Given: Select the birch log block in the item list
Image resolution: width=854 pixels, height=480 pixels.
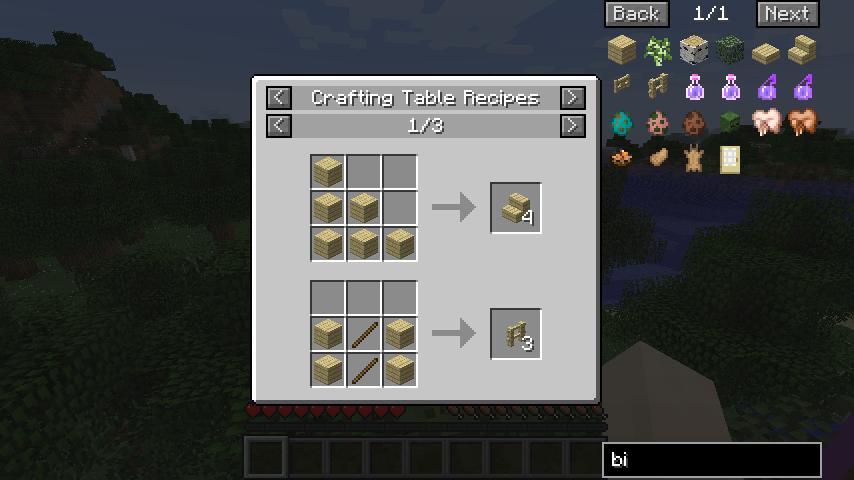Looking at the screenshot, I should point(694,50).
